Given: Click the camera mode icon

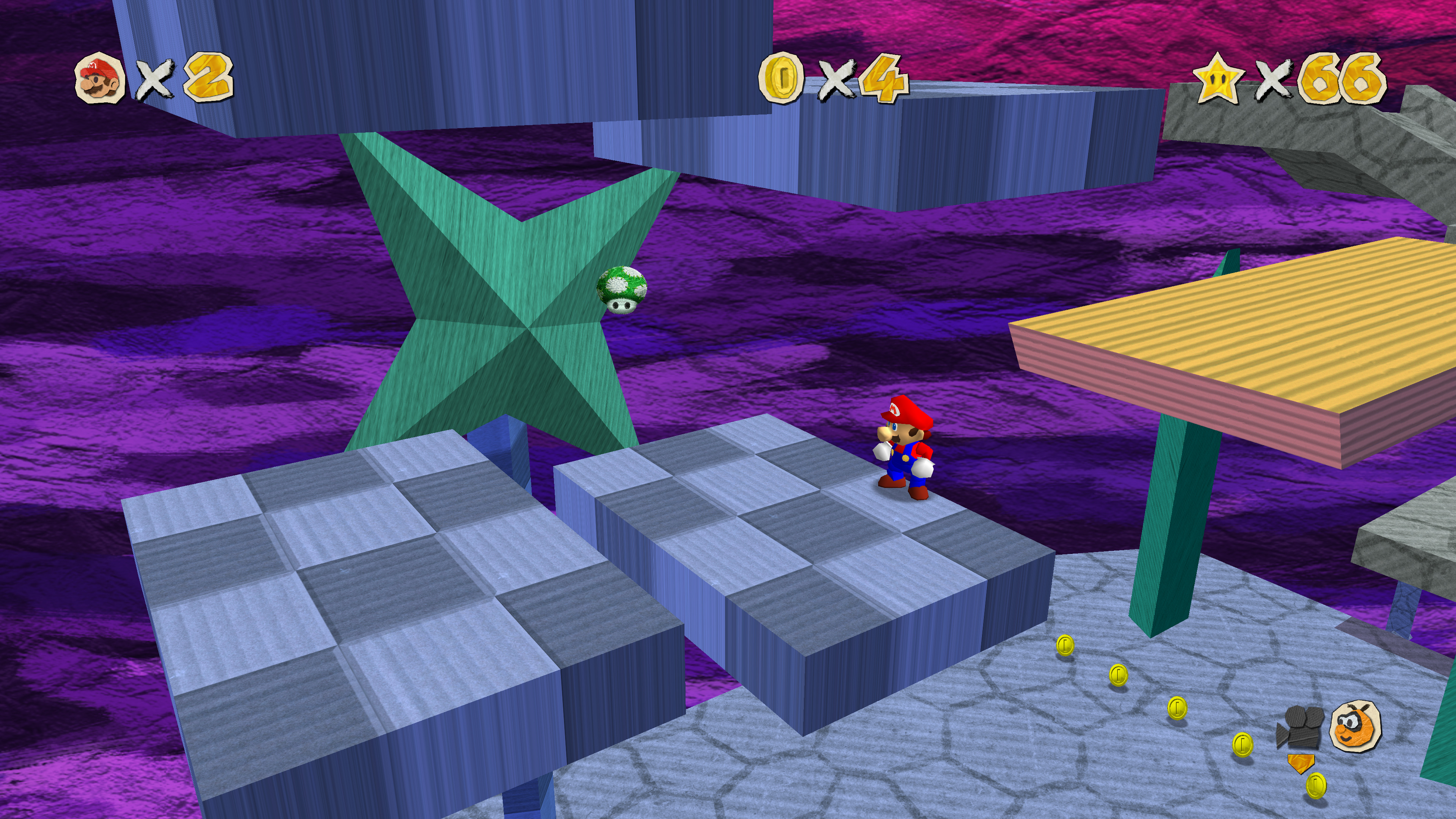Looking at the screenshot, I should tap(1299, 726).
